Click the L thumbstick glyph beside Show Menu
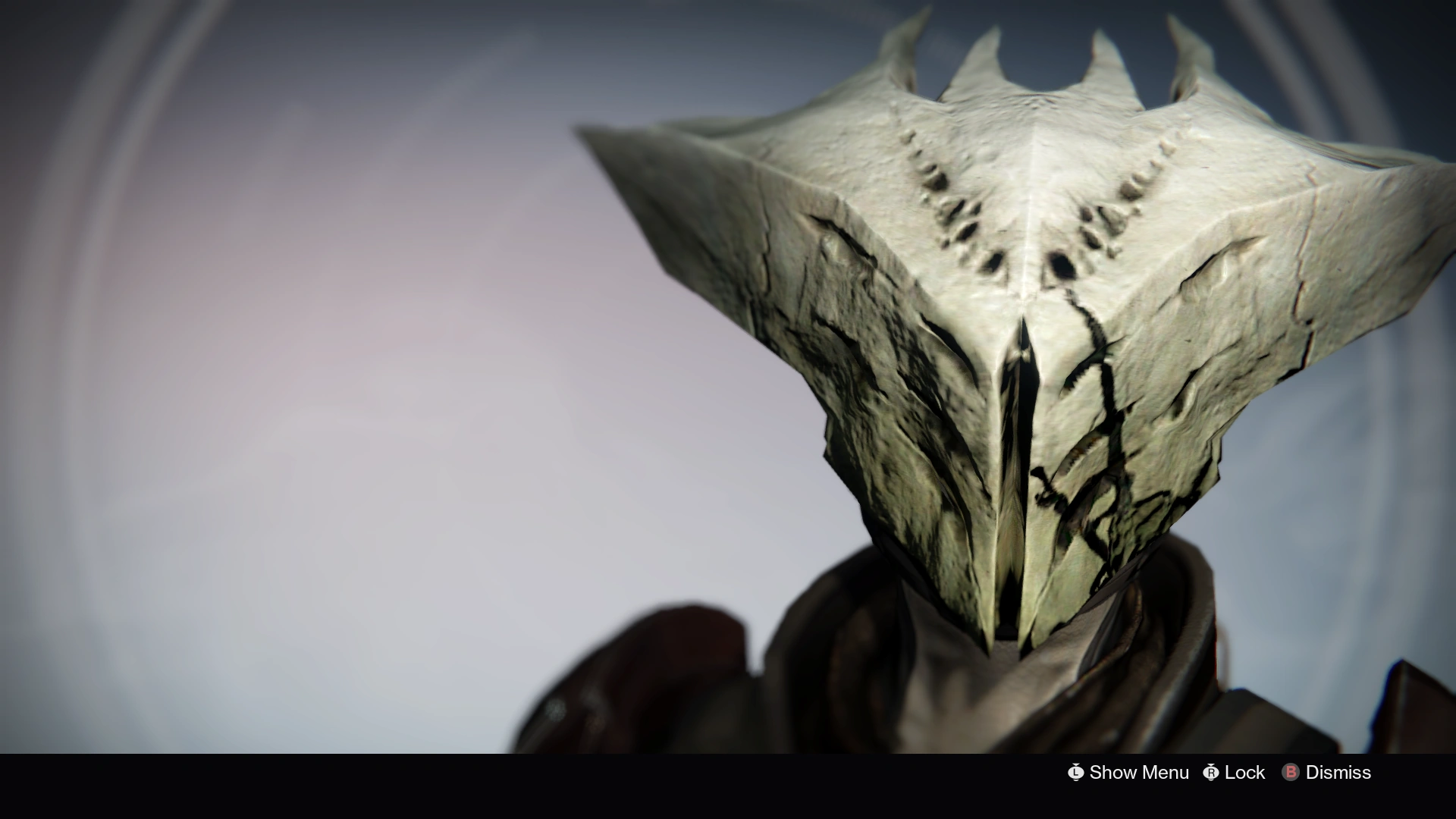The height and width of the screenshot is (819, 1456). click(1076, 772)
